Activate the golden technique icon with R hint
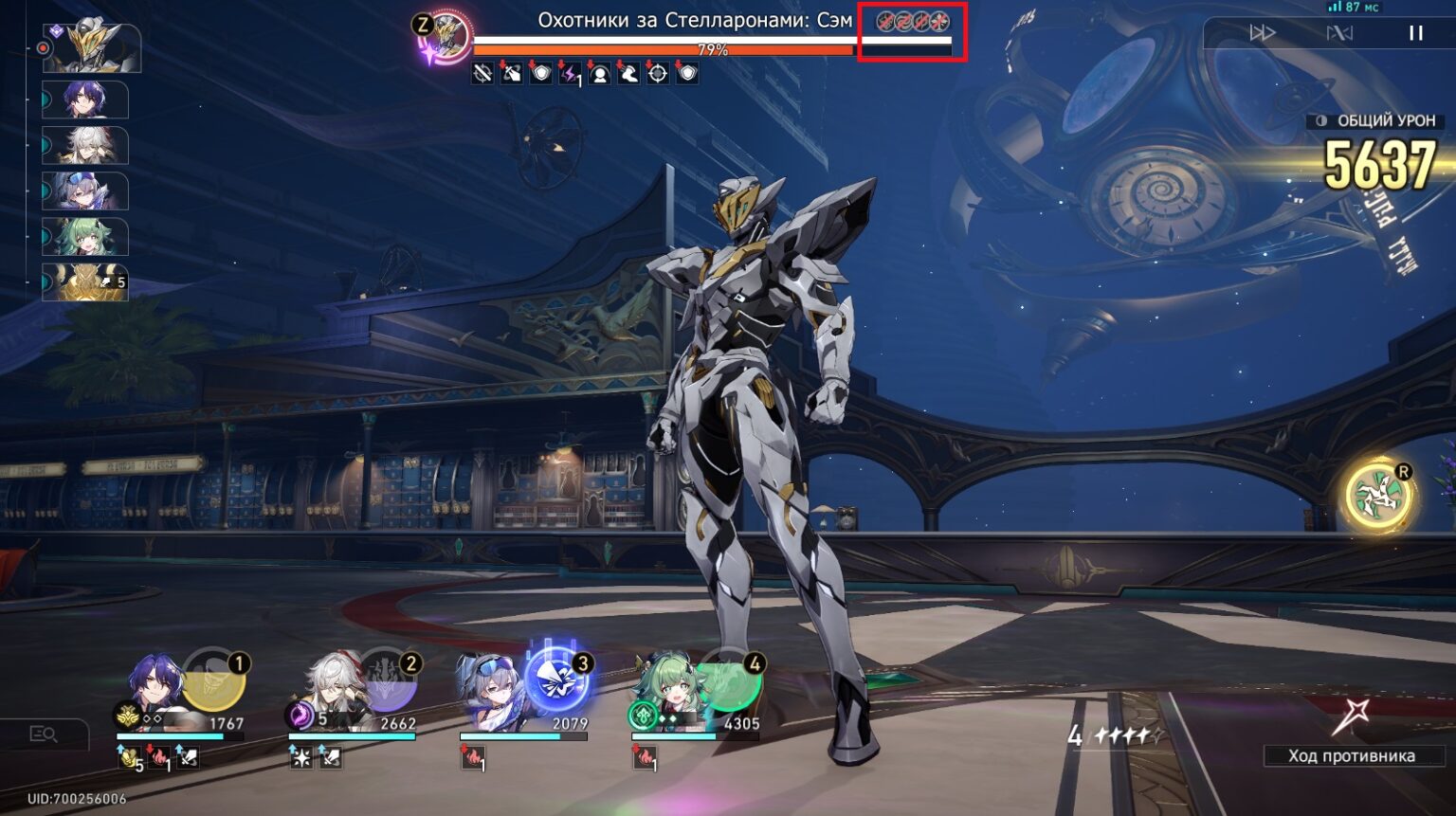 pyautogui.click(x=1376, y=492)
